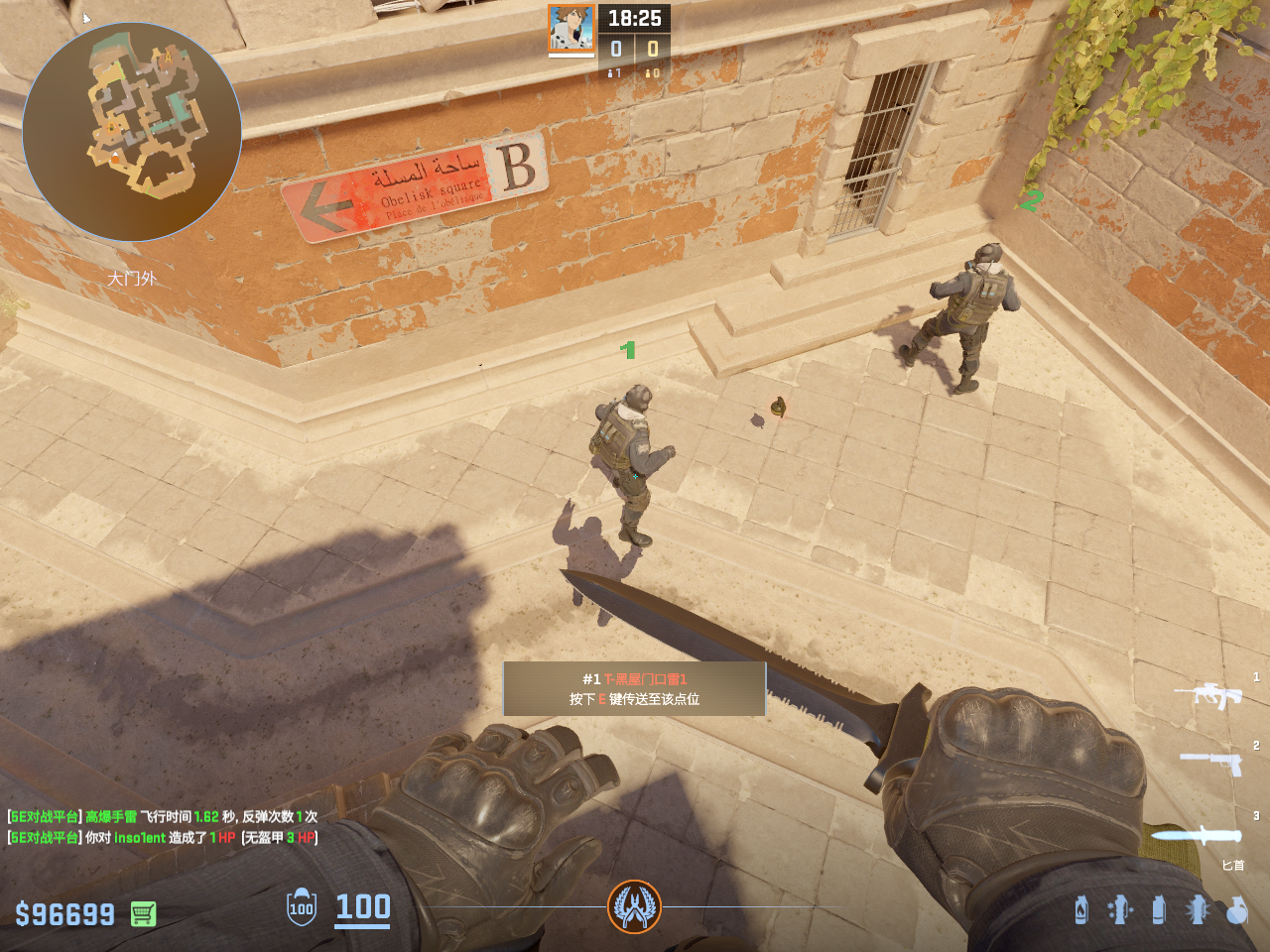Click the teleport spot tooltip panel
The height and width of the screenshot is (952, 1270).
(x=634, y=689)
